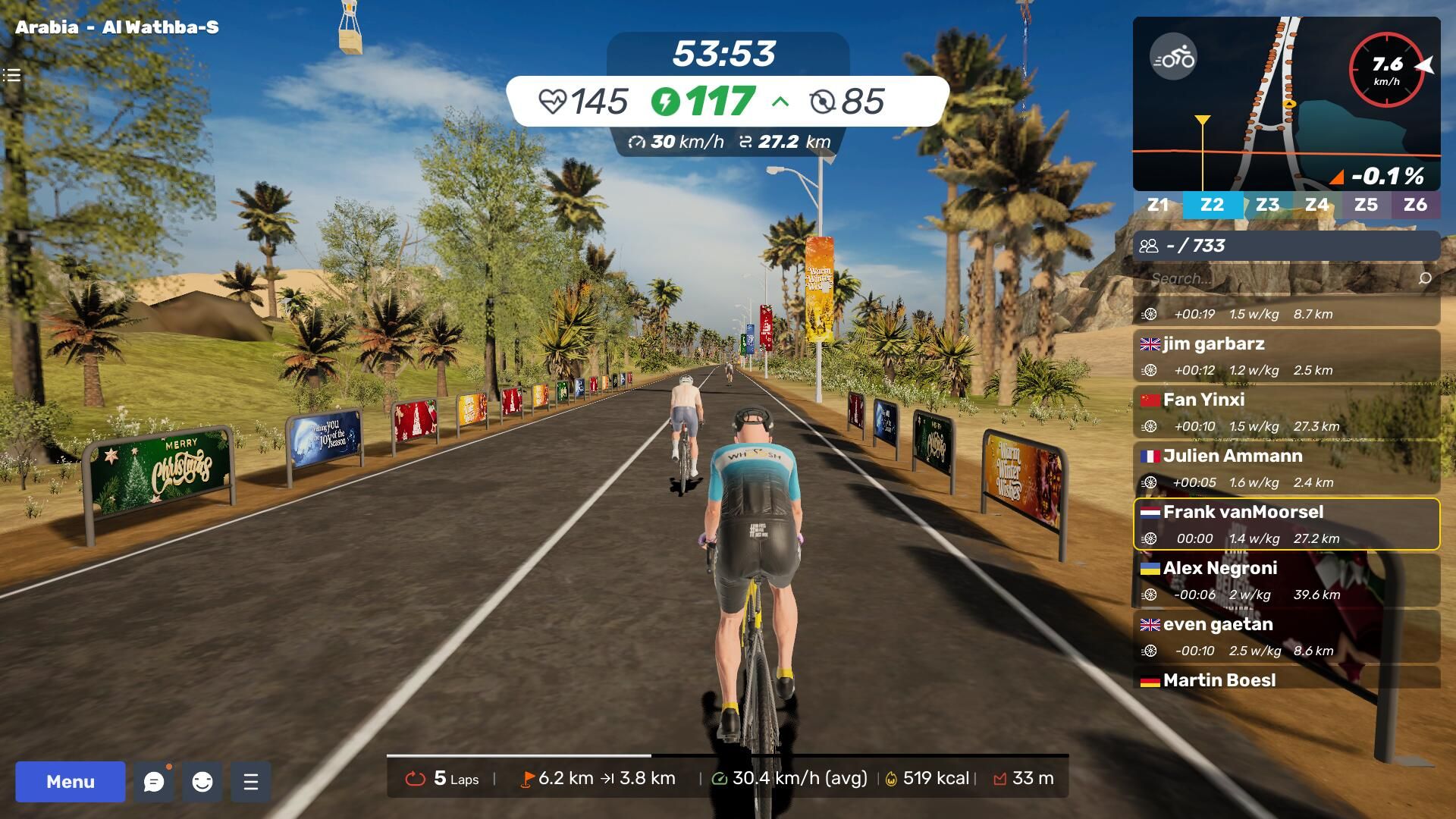The height and width of the screenshot is (819, 1456).
Task: Open the smiley emote button
Action: [202, 782]
